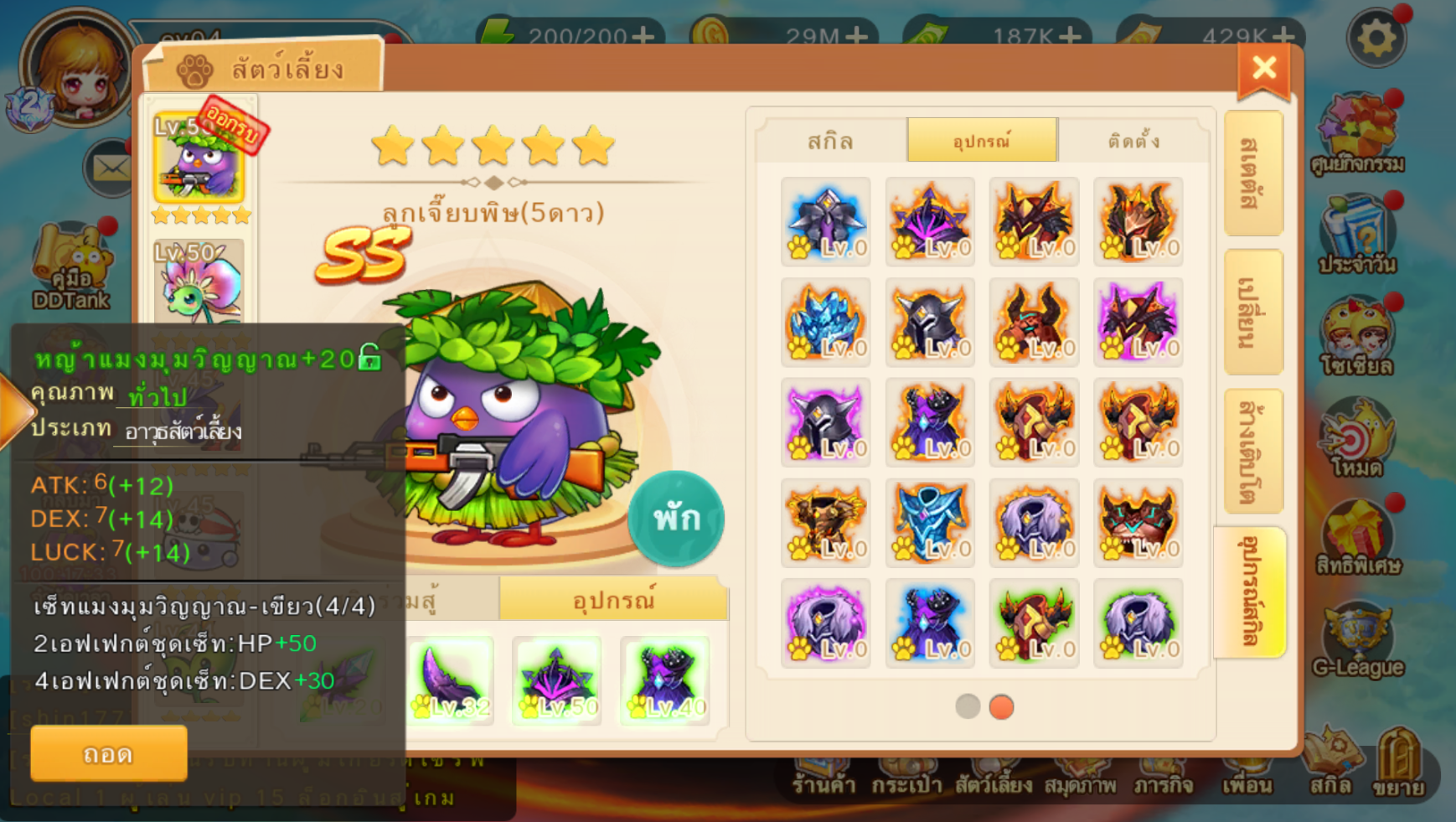Open the สเตตัส side tab
This screenshot has width=1456, height=822.
tap(1252, 173)
